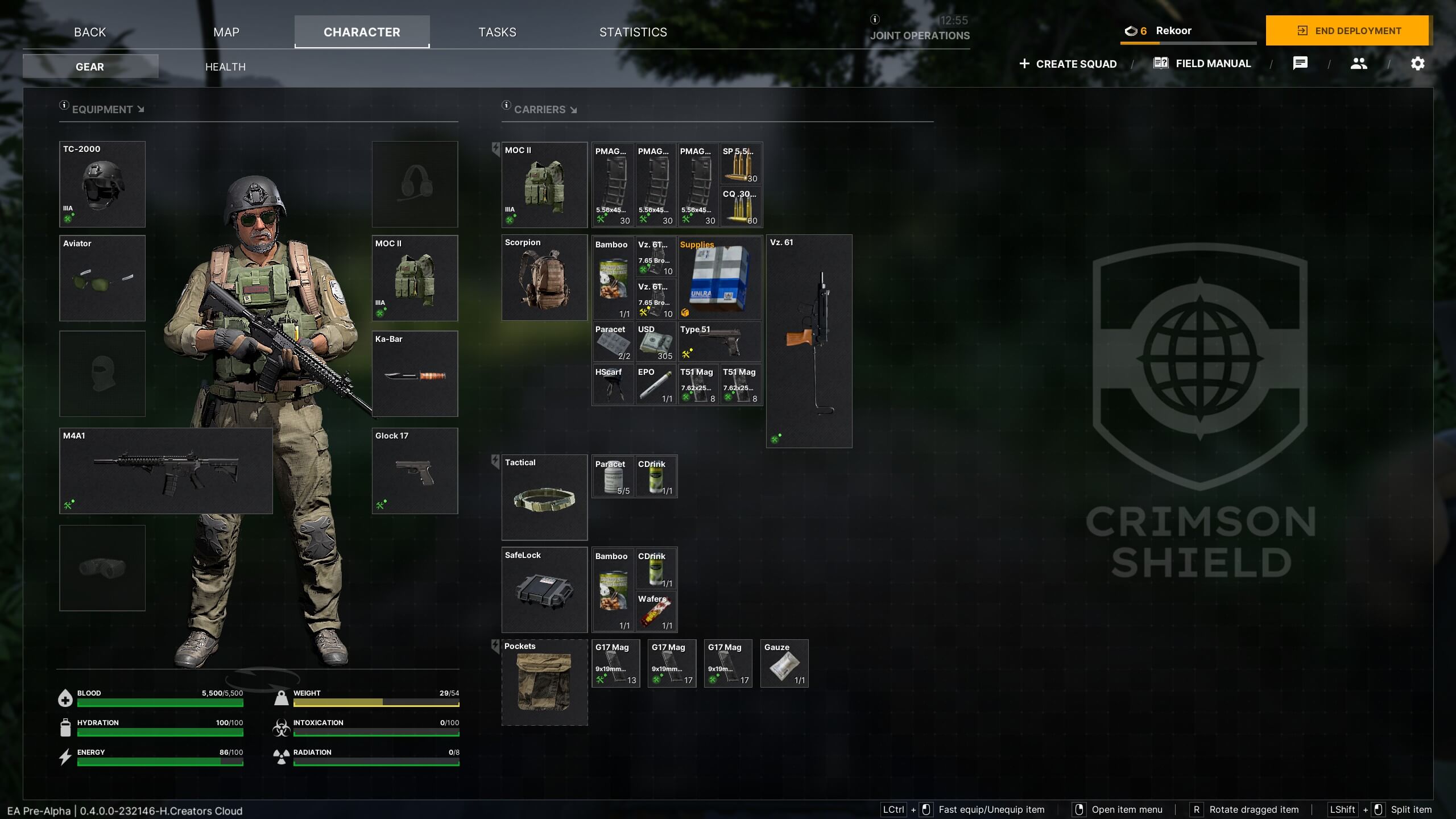Toggle the empty headset equipment slot
1456x819 pixels.
[415, 183]
